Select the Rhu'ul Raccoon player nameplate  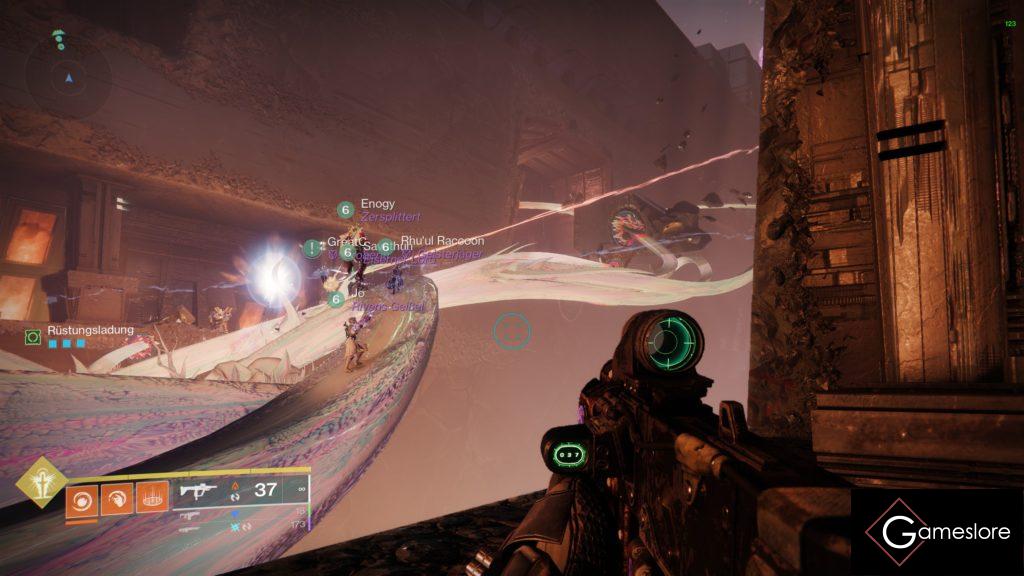[x=442, y=241]
